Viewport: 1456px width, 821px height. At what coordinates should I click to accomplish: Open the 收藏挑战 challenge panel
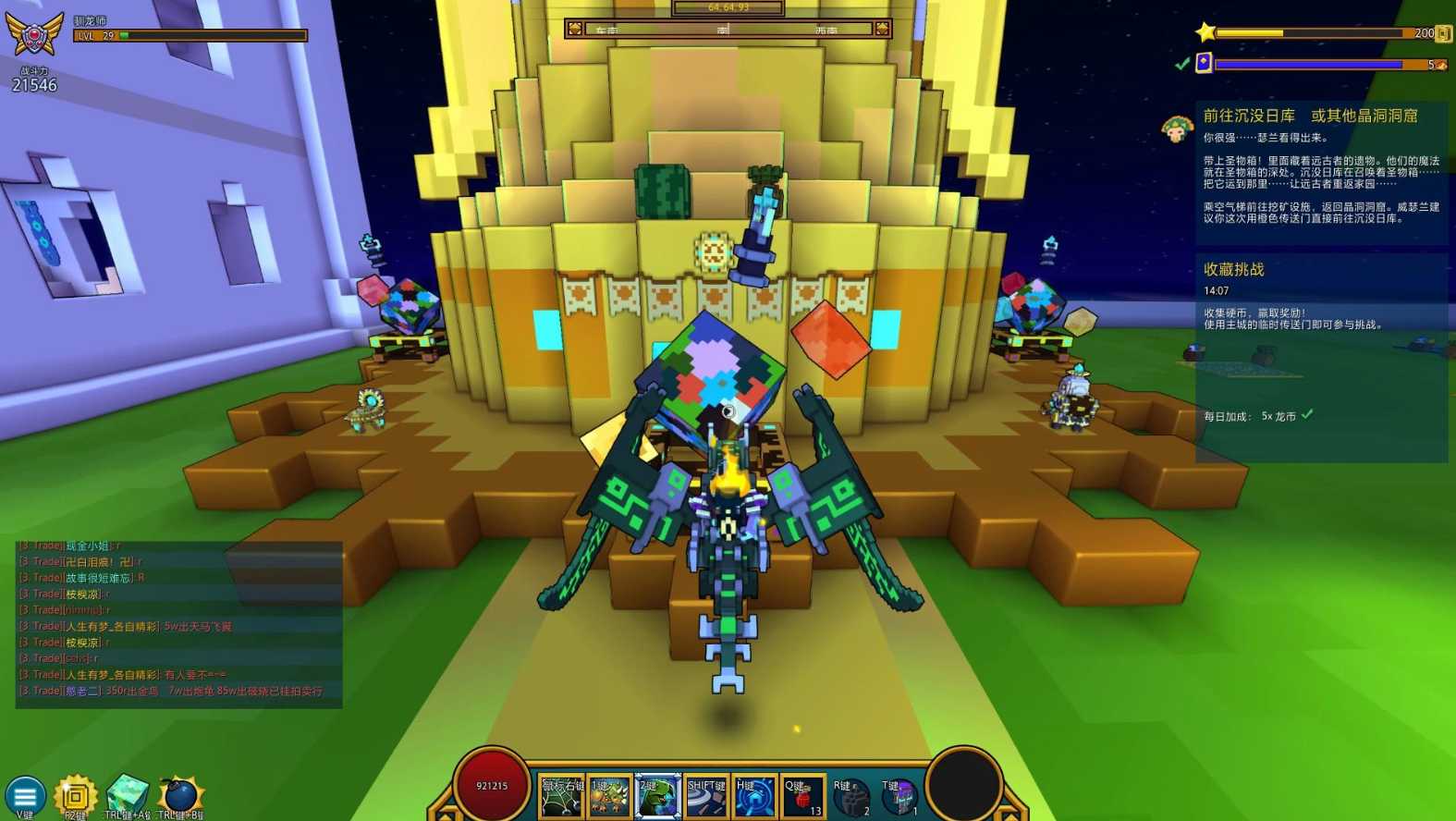click(x=1234, y=269)
